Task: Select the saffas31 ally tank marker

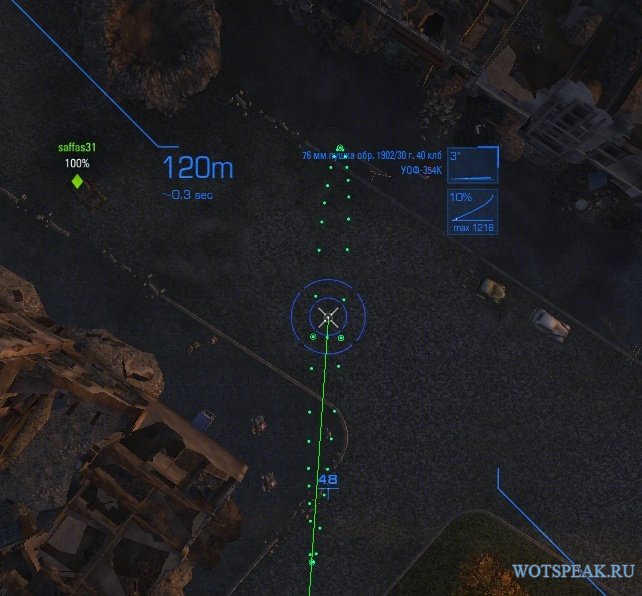Action: (x=77, y=181)
